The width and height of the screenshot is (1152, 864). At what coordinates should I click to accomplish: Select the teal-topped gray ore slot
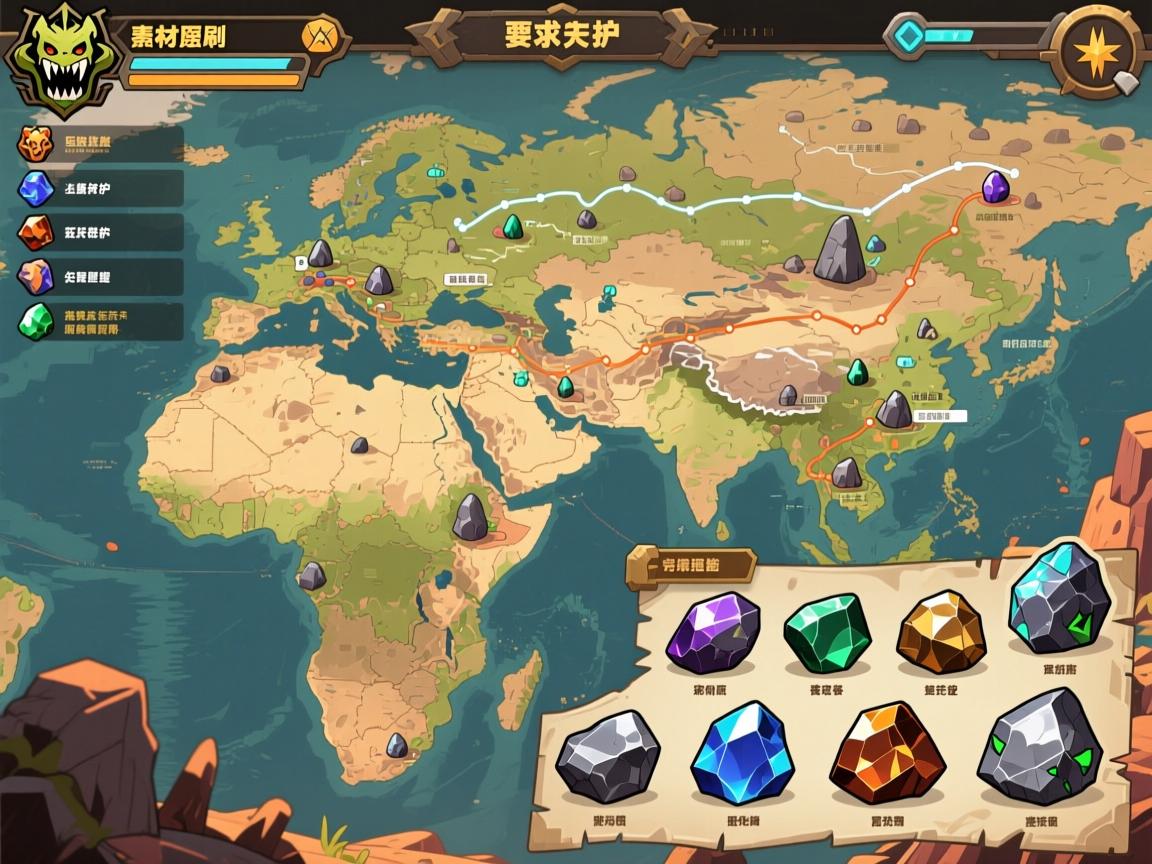1060,600
